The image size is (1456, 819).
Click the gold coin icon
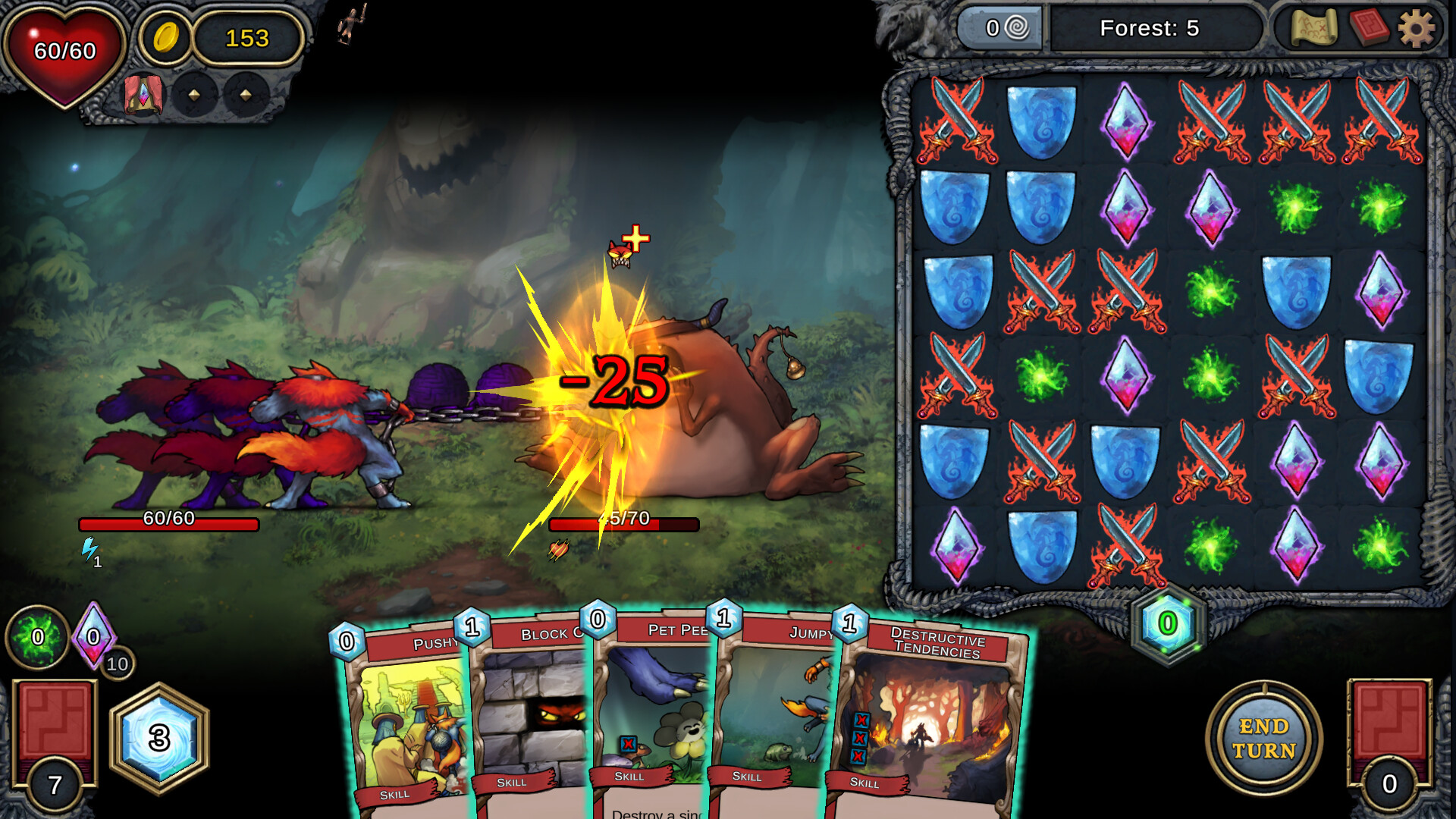pyautogui.click(x=165, y=37)
